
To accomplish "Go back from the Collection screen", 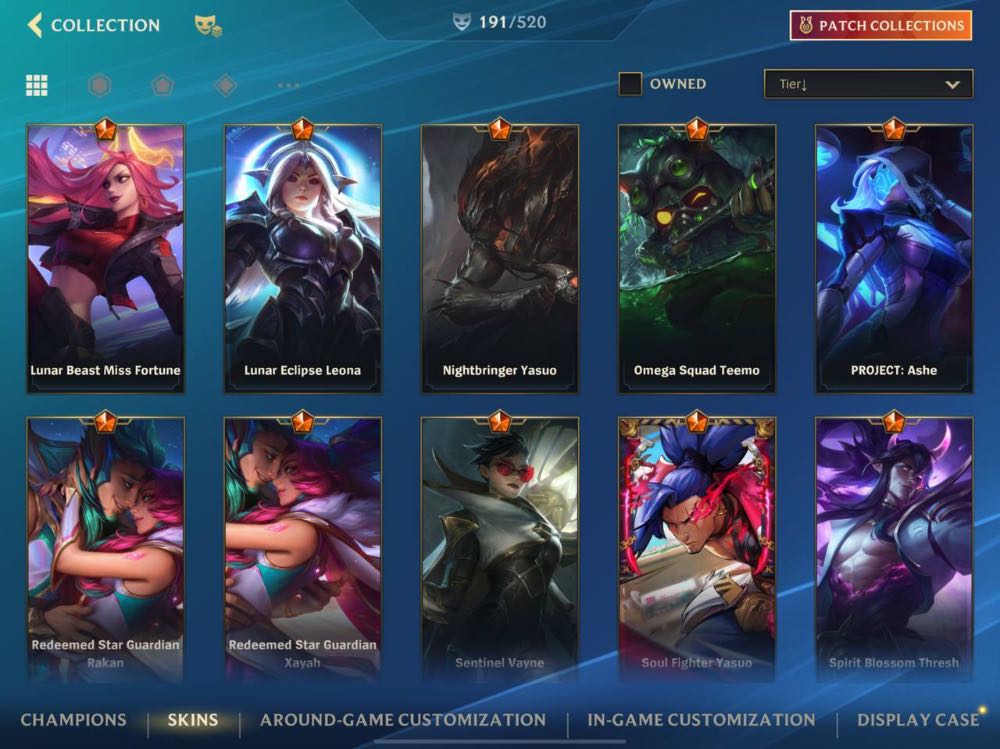I will [x=36, y=25].
